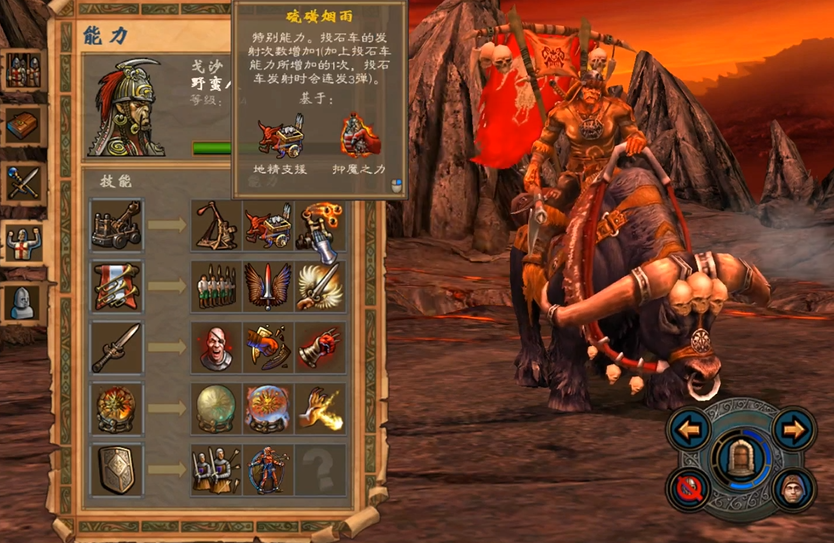Screen dimensions: 834x543
Task: Select the dagger attack skill icon
Action: [117, 347]
